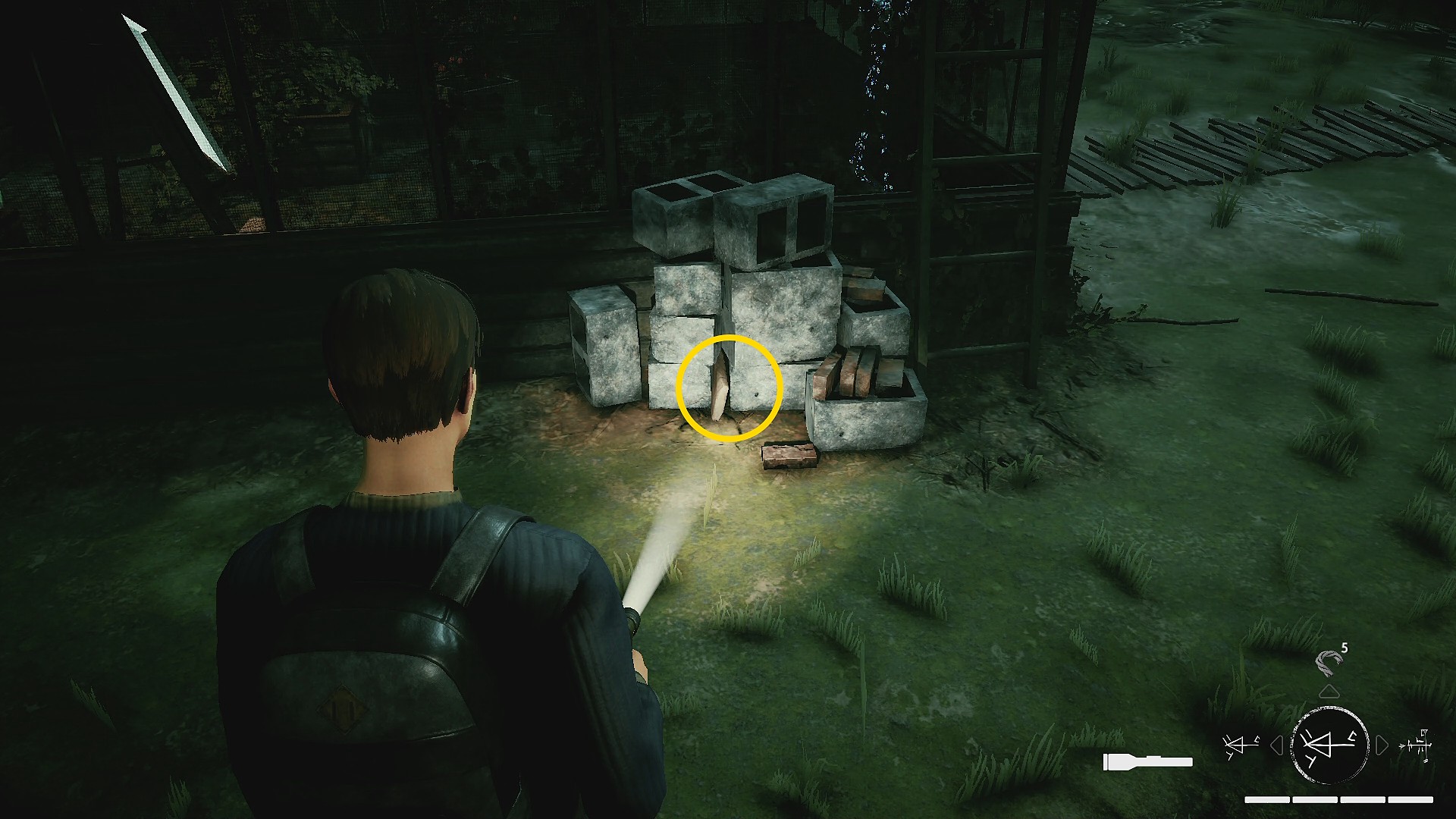The width and height of the screenshot is (1456, 819).
Task: Select the circled active sign in the selector
Action: pos(1329,745)
